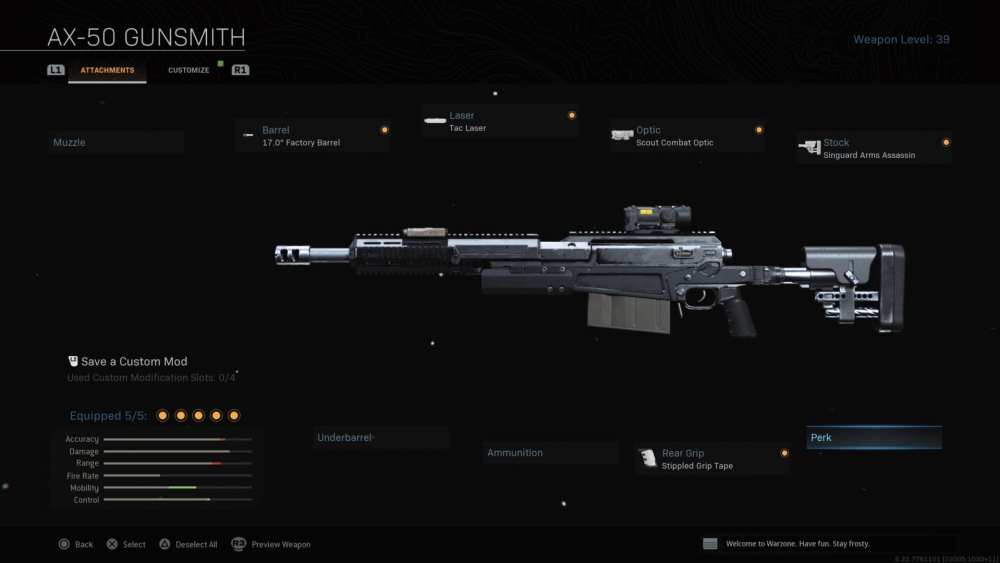The width and height of the screenshot is (1000, 563).
Task: Open the Barrel slot with 17.0" Factory Barrel
Action: point(313,136)
